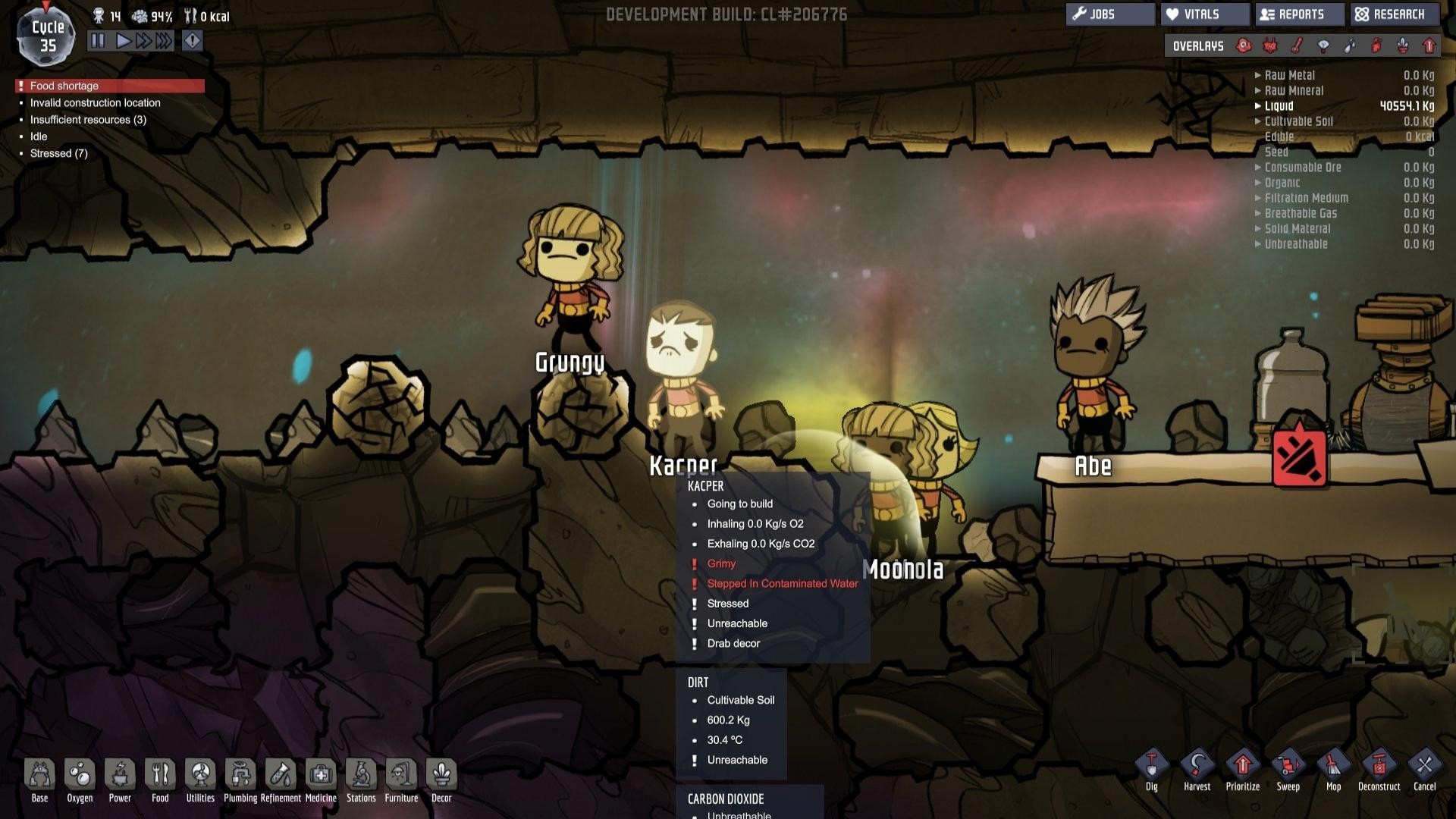Expand the Liquid resource category
The height and width of the screenshot is (819, 1456).
[1279, 106]
